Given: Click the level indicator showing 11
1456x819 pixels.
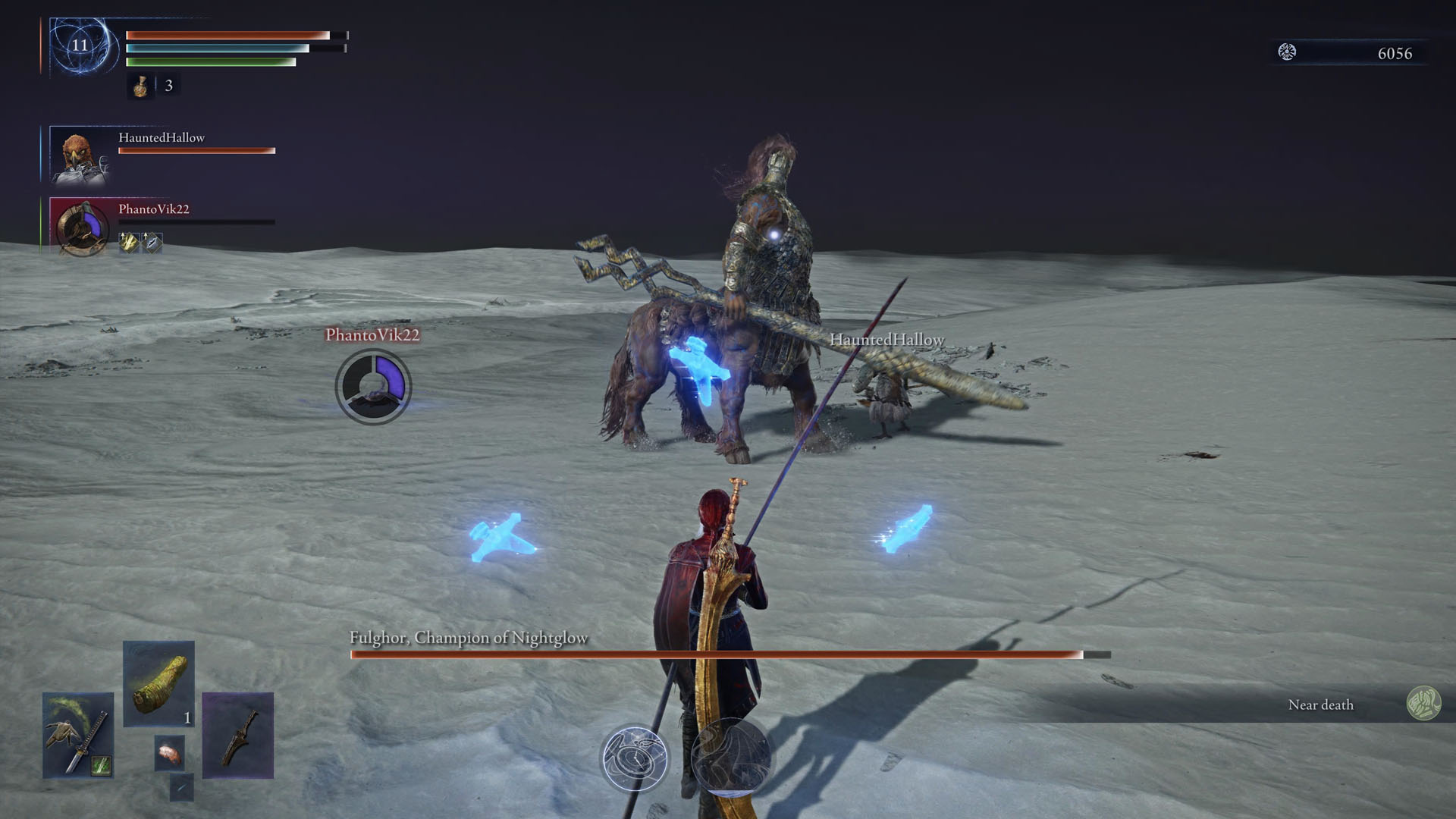Looking at the screenshot, I should [x=78, y=45].
